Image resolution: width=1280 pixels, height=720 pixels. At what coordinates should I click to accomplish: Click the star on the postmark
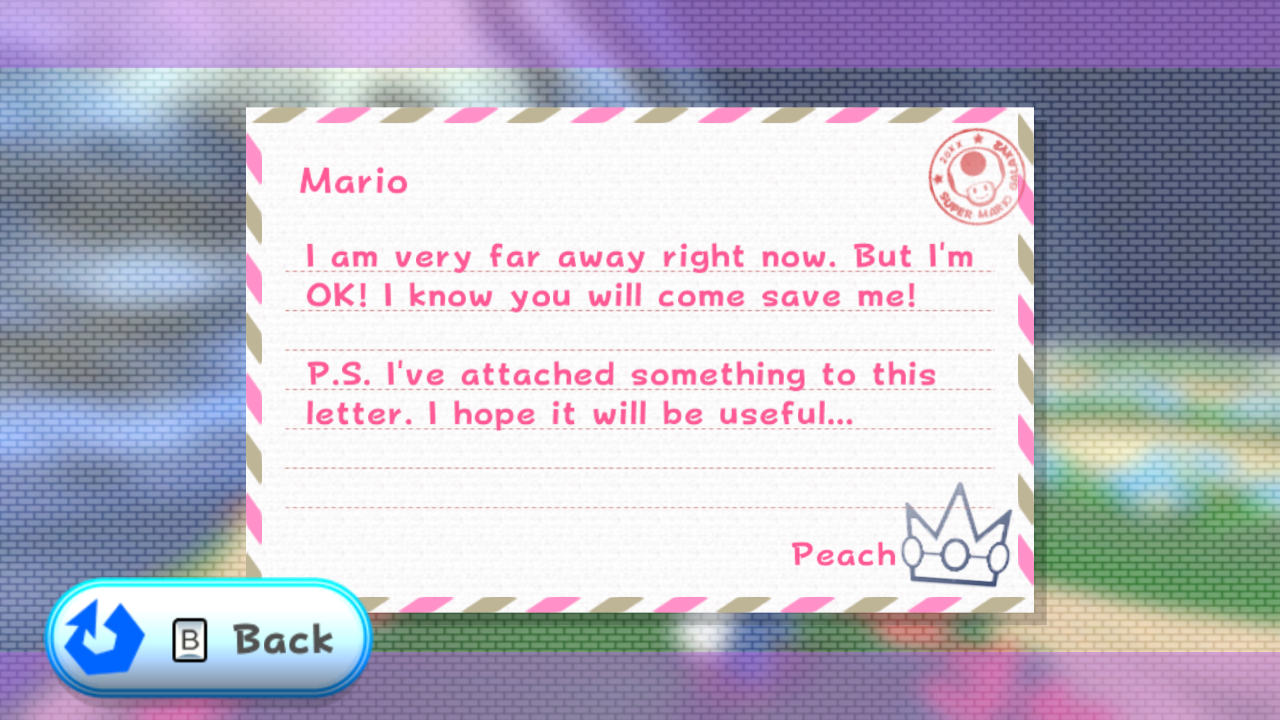point(978,138)
